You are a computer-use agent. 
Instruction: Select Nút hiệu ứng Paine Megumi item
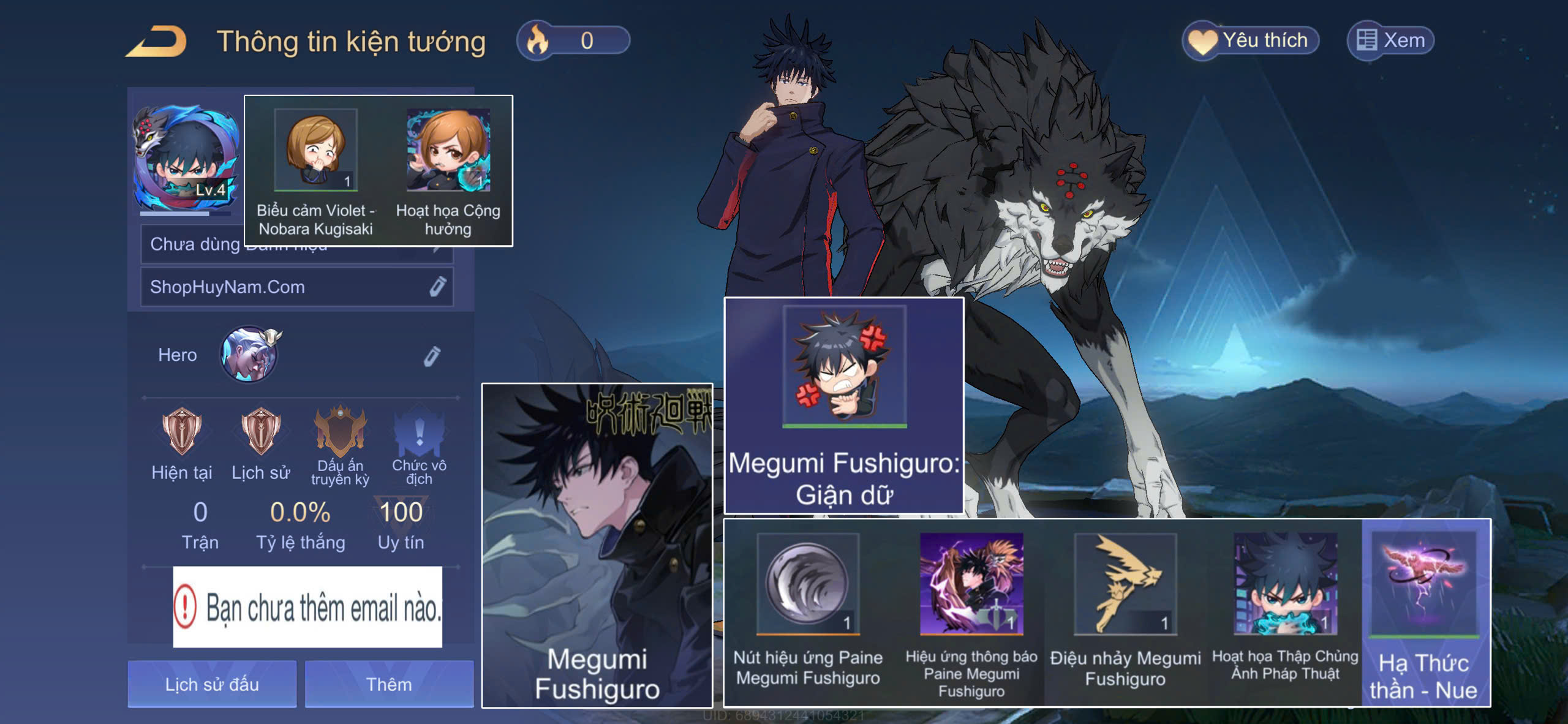pyautogui.click(x=808, y=584)
